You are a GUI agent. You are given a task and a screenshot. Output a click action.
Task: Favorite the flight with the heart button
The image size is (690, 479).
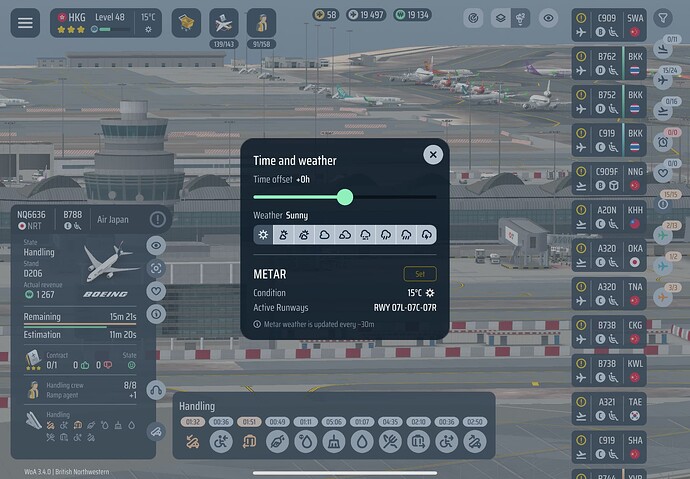point(157,291)
